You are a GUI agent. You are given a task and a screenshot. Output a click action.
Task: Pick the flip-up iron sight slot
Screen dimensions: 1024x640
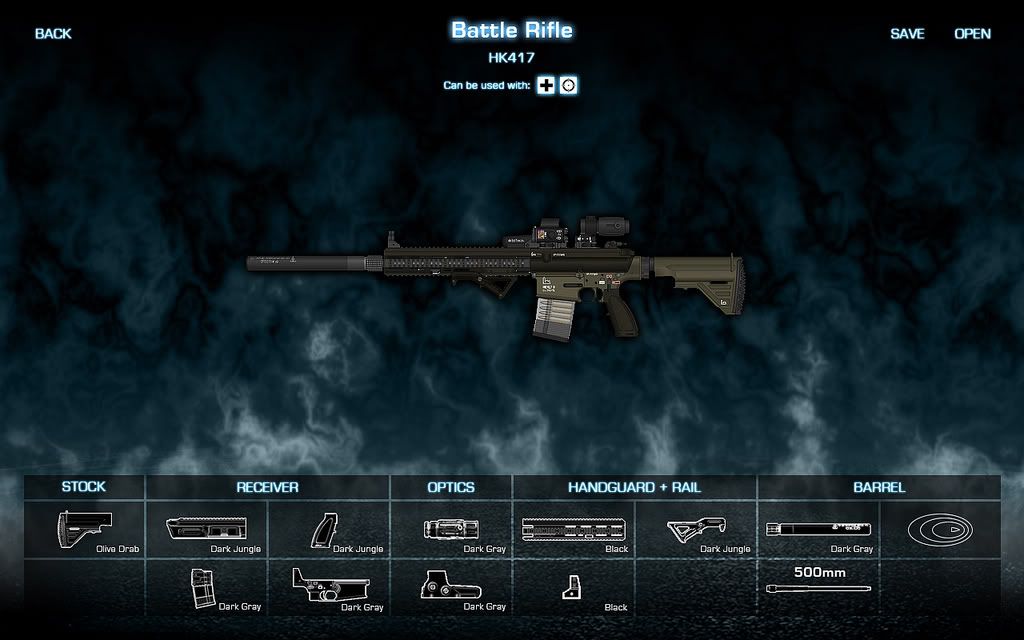(x=574, y=587)
